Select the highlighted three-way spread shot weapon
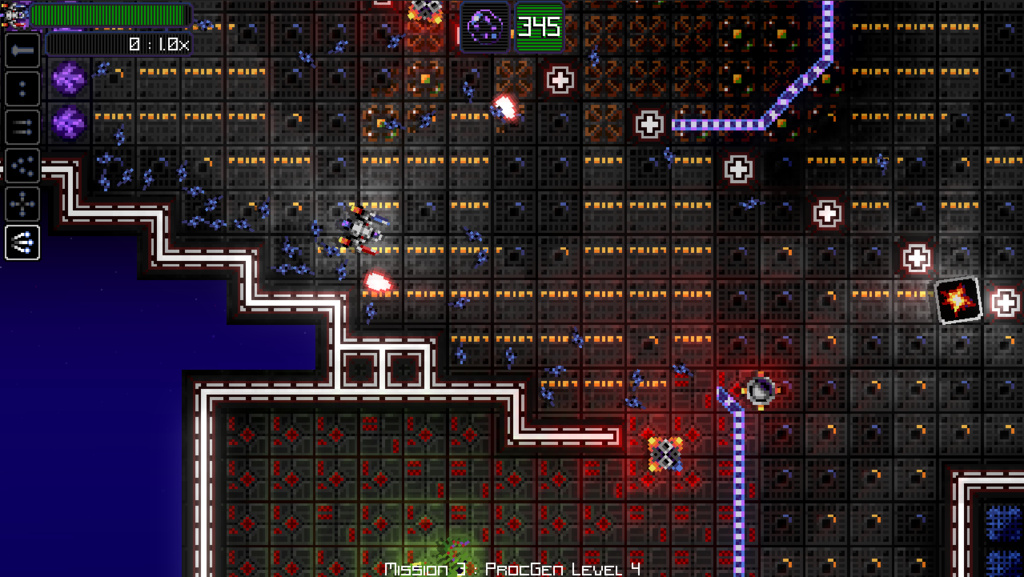Screen dimensions: 1024x577 [x=22, y=241]
